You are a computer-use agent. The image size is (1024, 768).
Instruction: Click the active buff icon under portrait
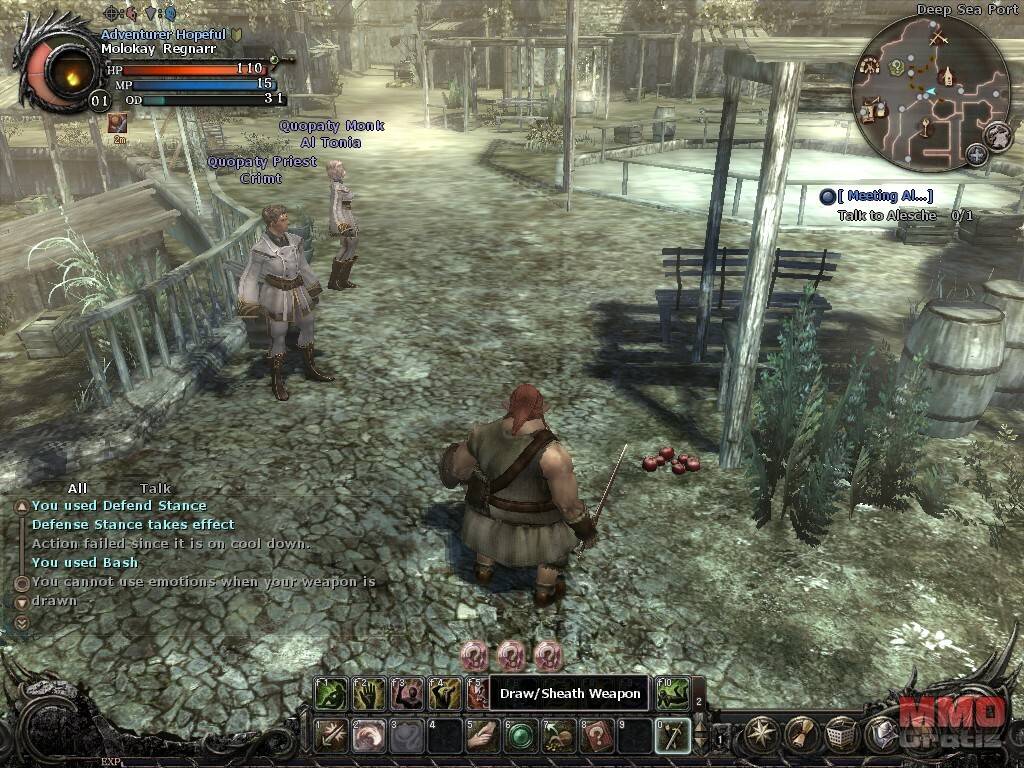[x=118, y=122]
